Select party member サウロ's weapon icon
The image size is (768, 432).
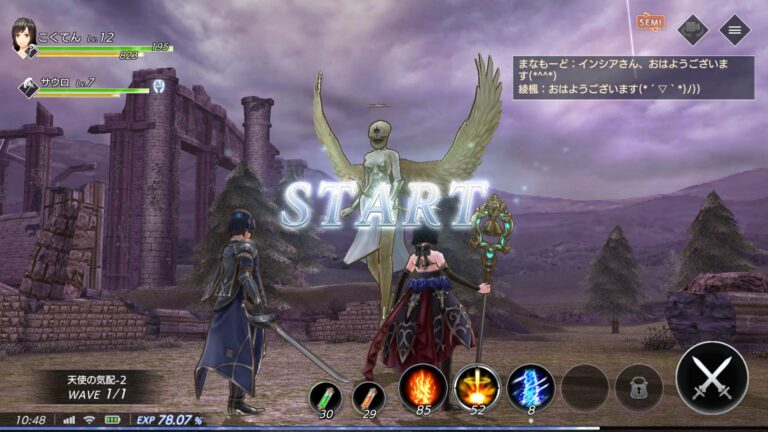[28, 88]
